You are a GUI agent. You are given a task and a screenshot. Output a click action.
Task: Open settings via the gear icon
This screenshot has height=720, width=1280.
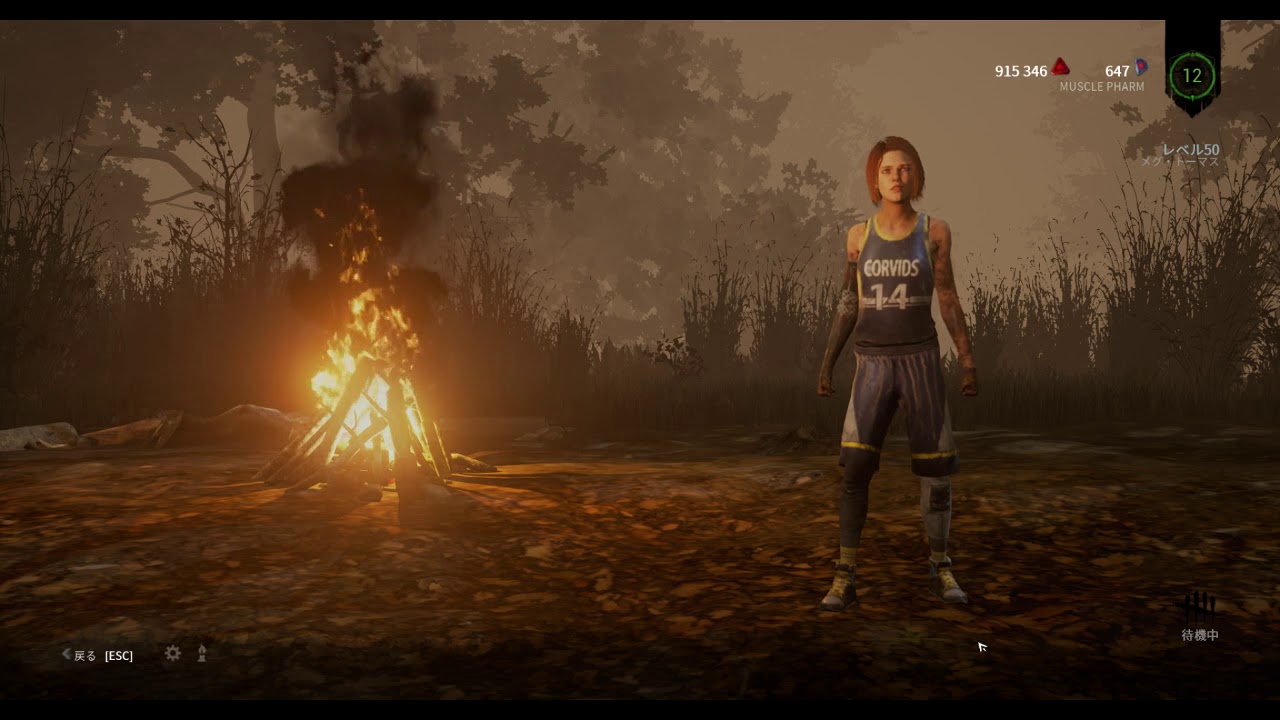(x=173, y=653)
